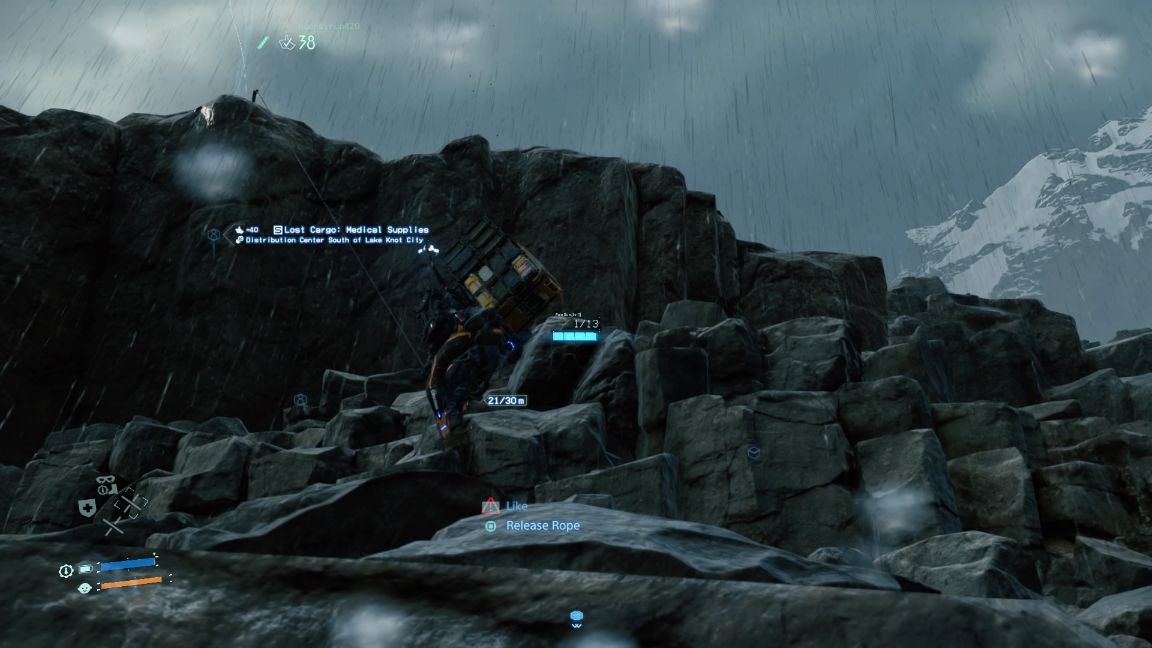The image size is (1152, 648).
Task: Click the round gauge icon beside the battery
Action: [66, 570]
